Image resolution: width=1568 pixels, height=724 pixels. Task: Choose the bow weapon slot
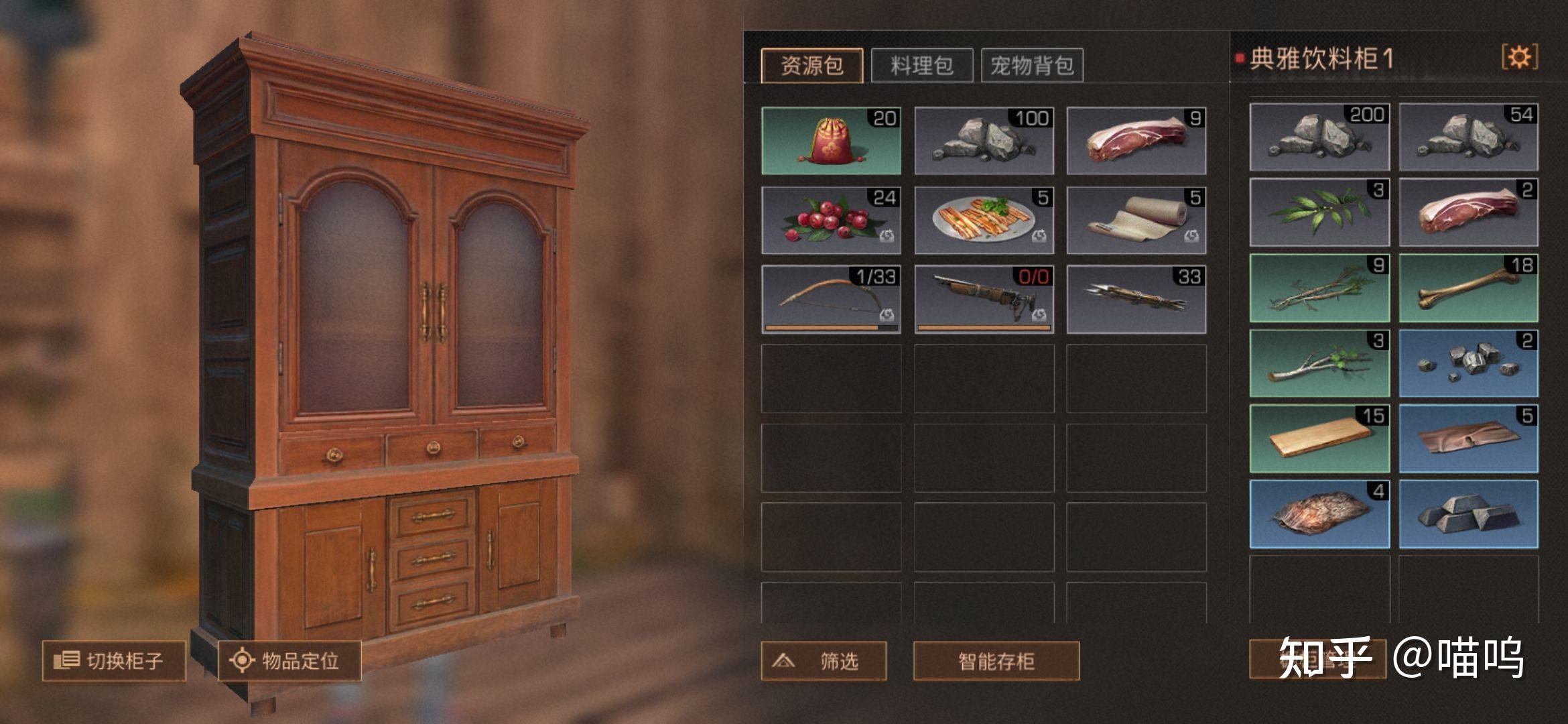tap(831, 299)
